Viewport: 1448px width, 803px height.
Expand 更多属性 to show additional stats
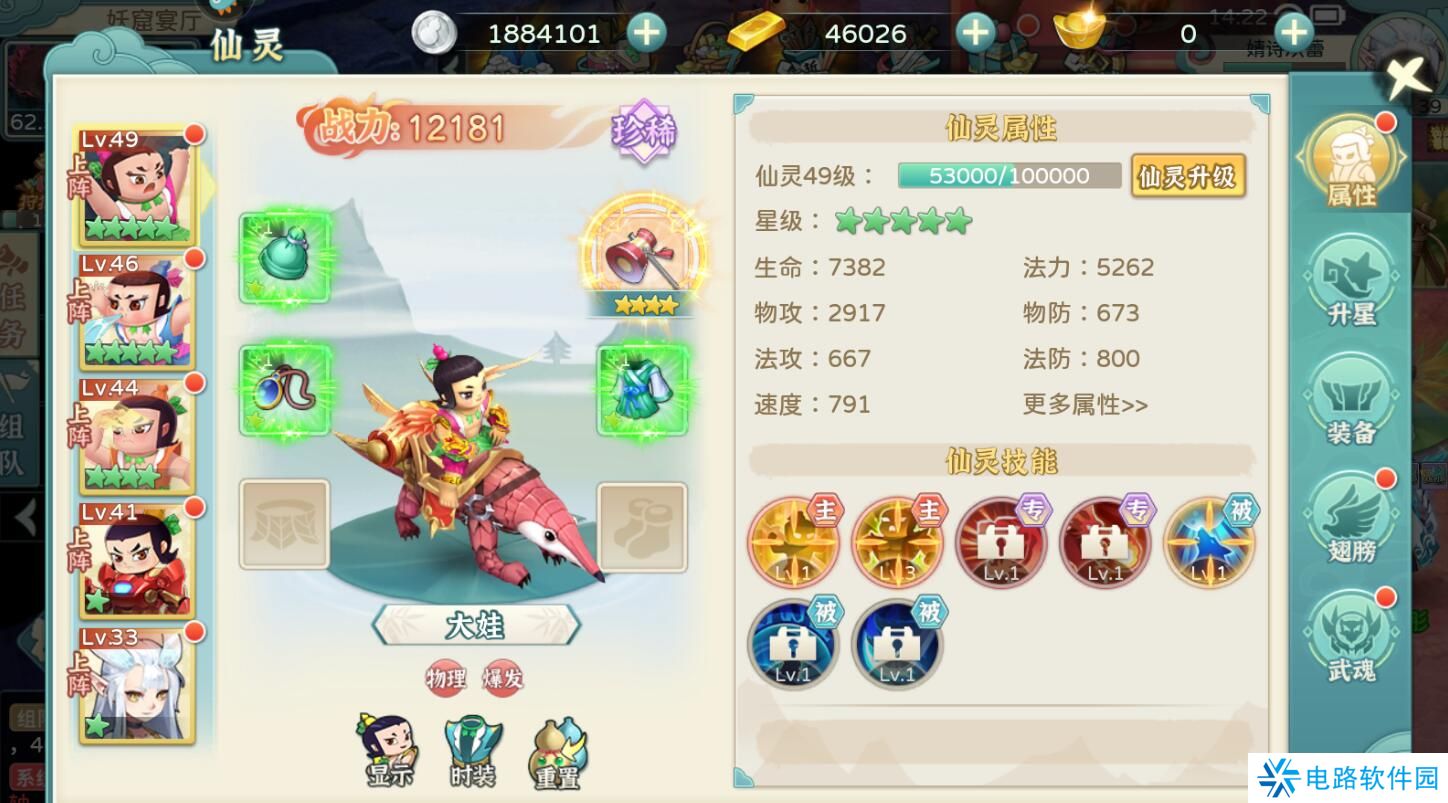coord(1083,405)
